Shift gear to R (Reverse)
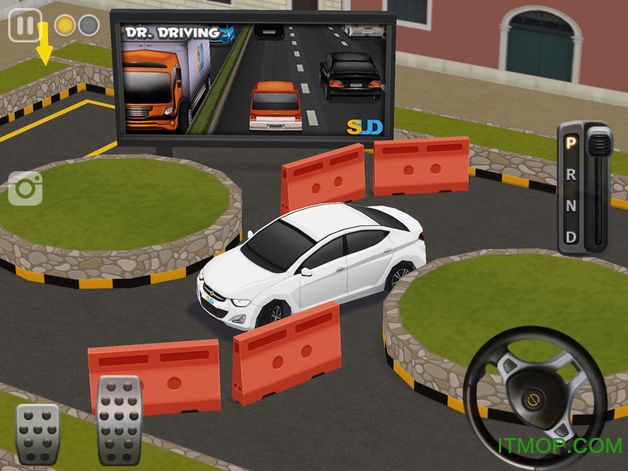The image size is (628, 471). (x=571, y=173)
